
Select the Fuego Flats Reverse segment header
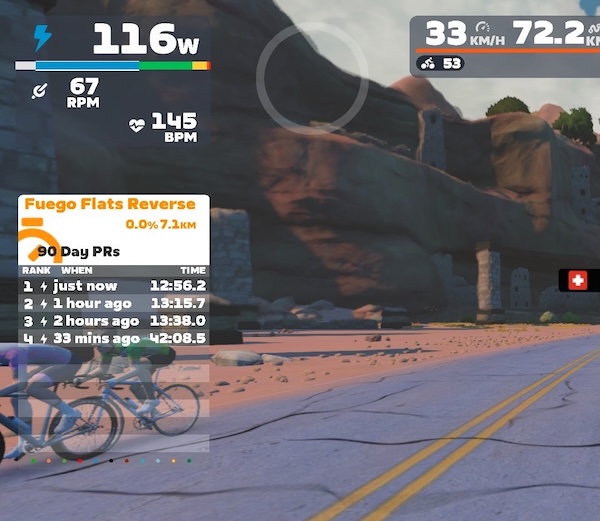coord(110,205)
